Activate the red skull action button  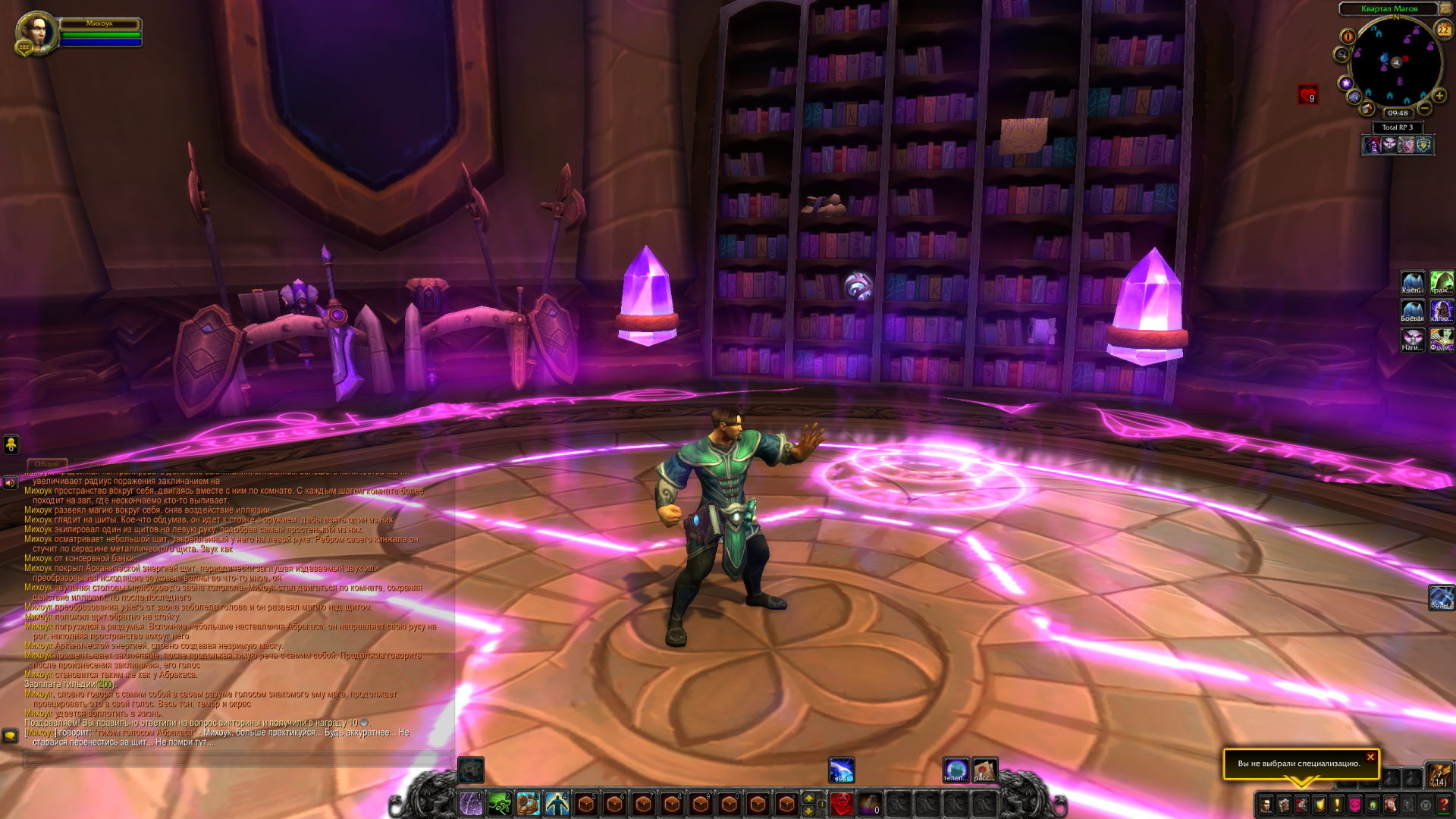(842, 804)
